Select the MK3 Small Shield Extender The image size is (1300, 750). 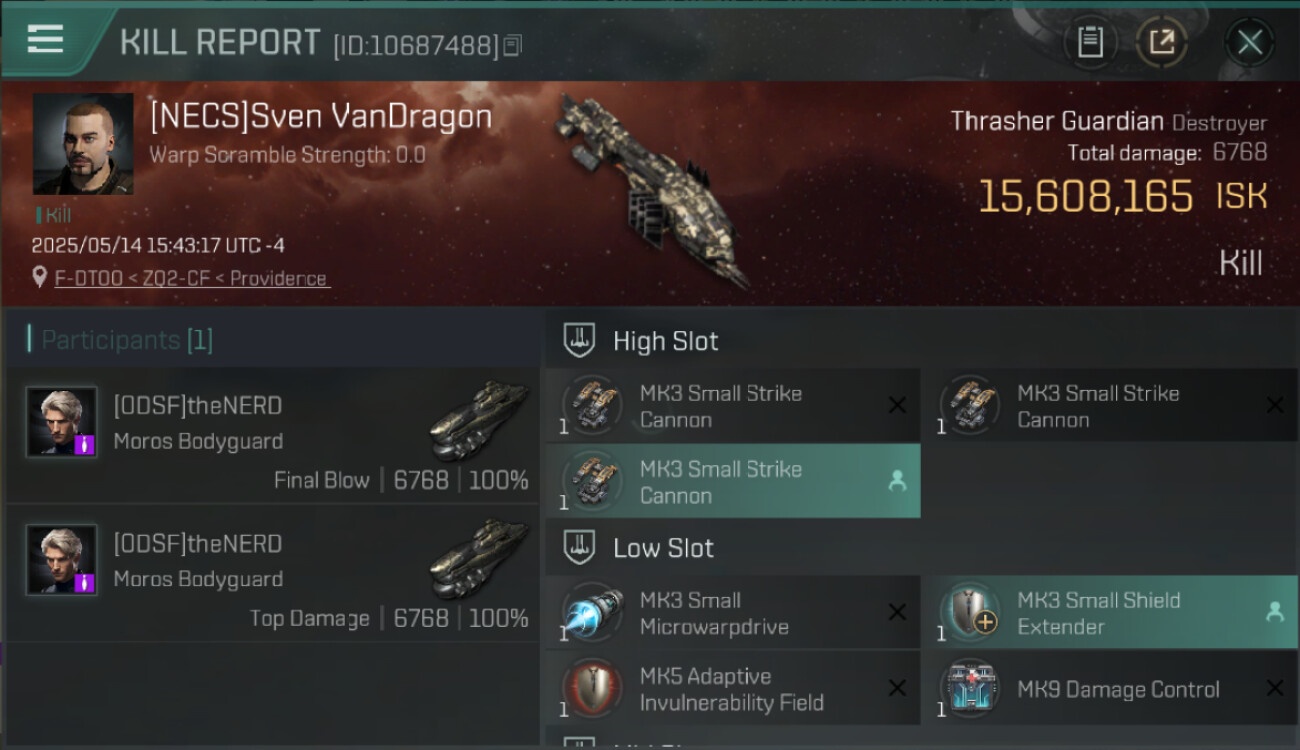point(1108,613)
